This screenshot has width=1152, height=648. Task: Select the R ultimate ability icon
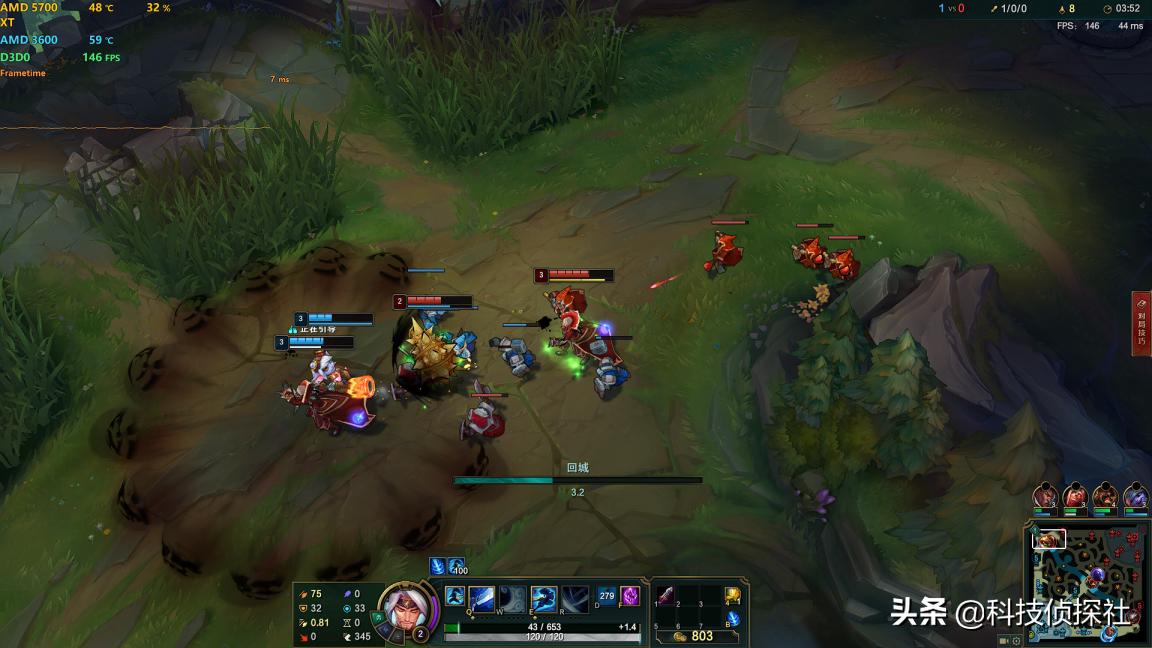[x=575, y=600]
